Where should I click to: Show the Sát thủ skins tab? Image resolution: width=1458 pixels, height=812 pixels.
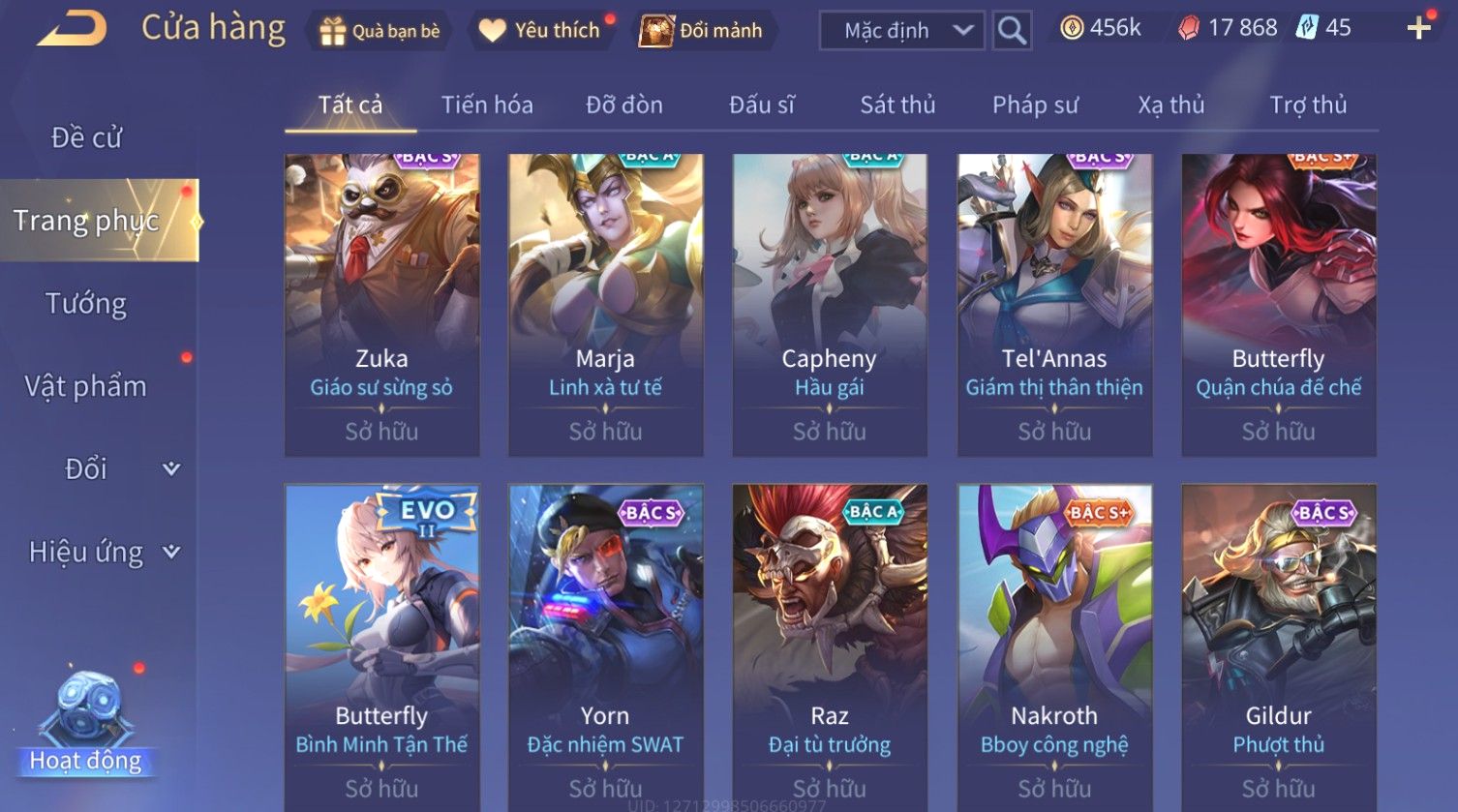[x=897, y=105]
